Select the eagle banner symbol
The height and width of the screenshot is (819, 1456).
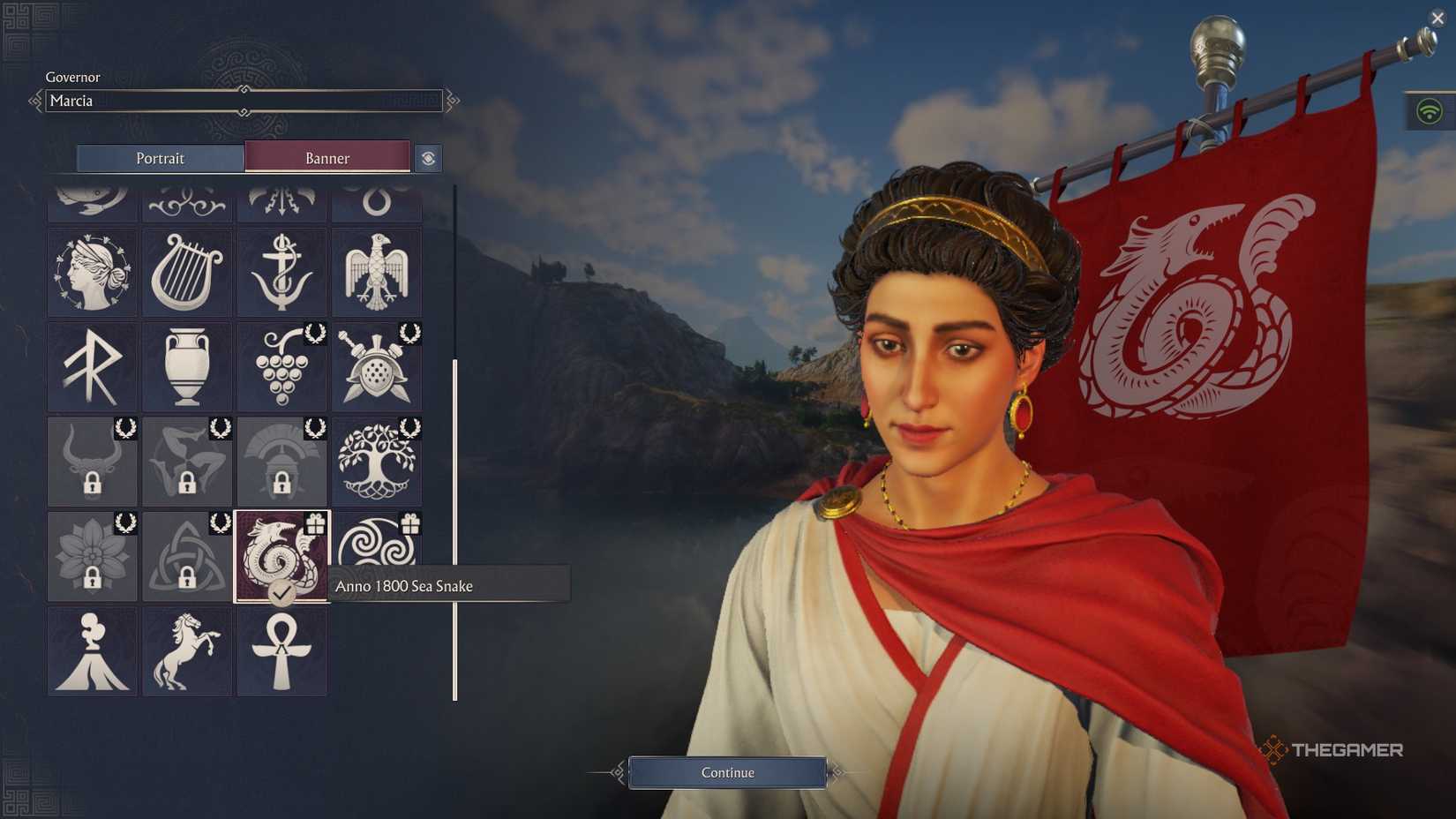pos(377,271)
